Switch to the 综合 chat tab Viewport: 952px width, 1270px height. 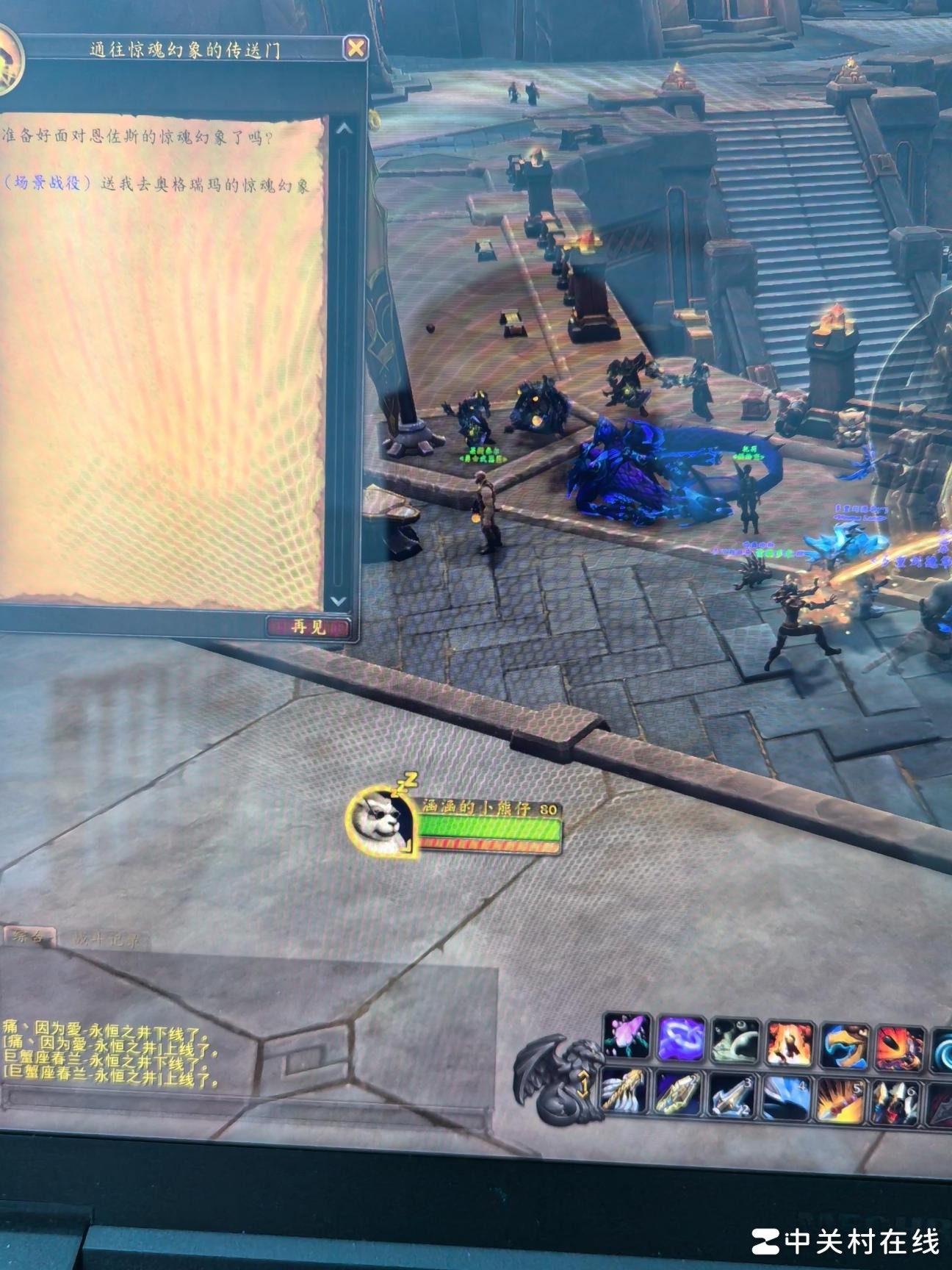point(29,937)
